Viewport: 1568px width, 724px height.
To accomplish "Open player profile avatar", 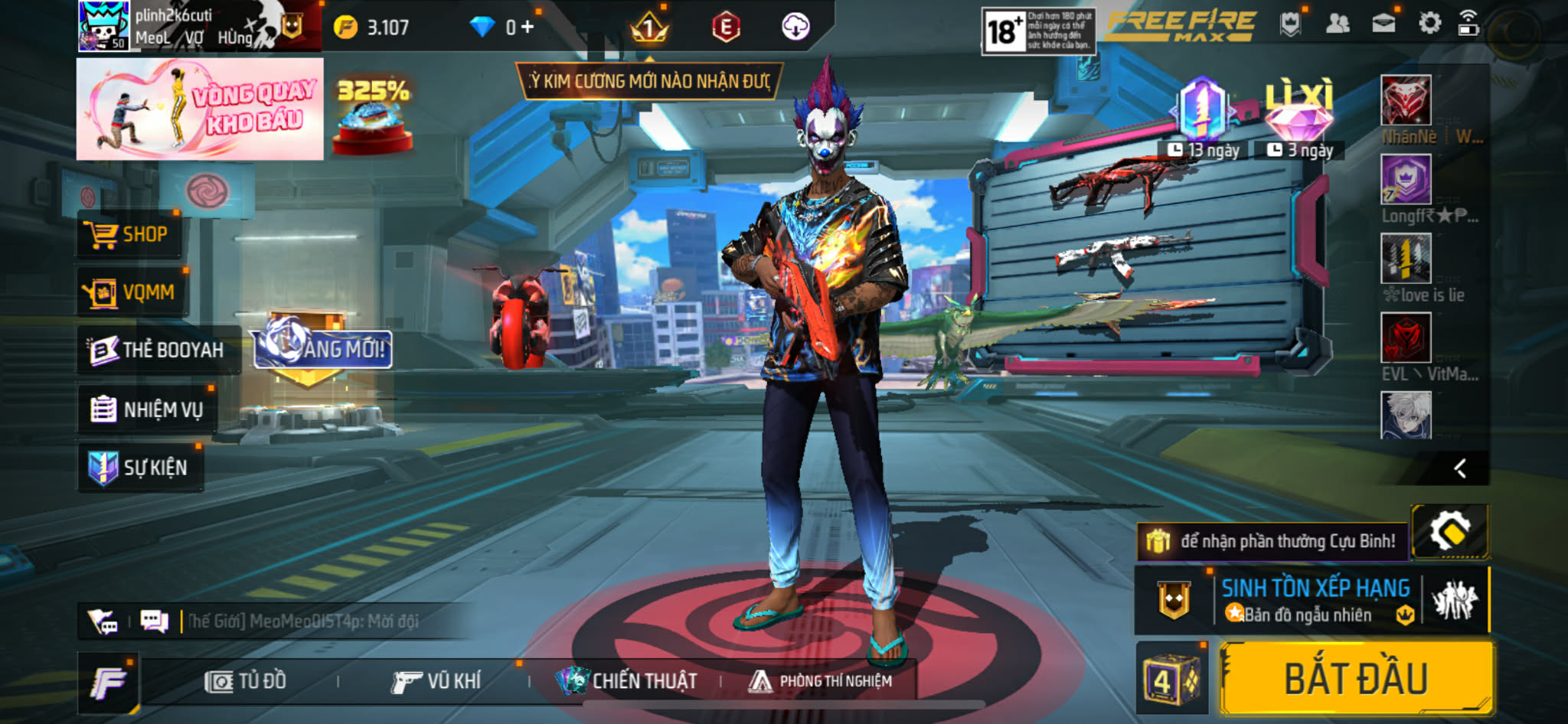I will click(x=104, y=26).
